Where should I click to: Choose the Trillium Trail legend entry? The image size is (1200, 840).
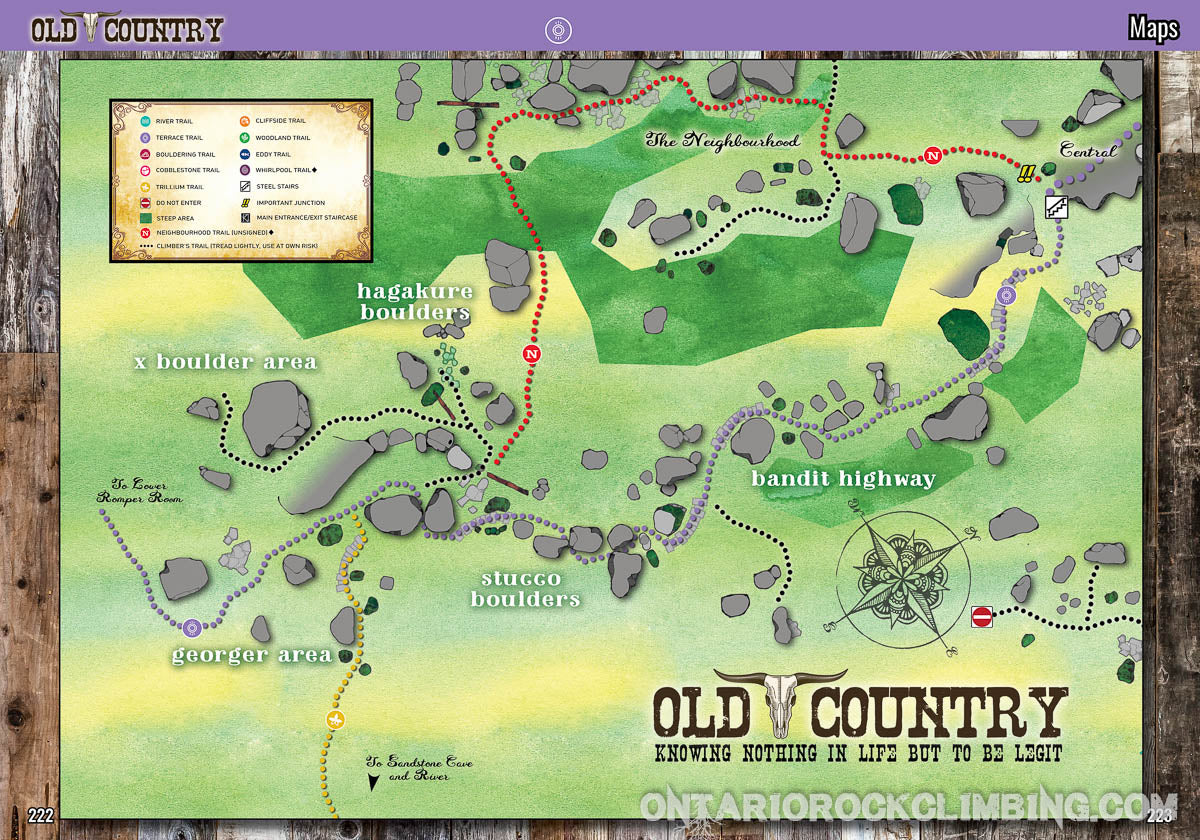[179, 186]
